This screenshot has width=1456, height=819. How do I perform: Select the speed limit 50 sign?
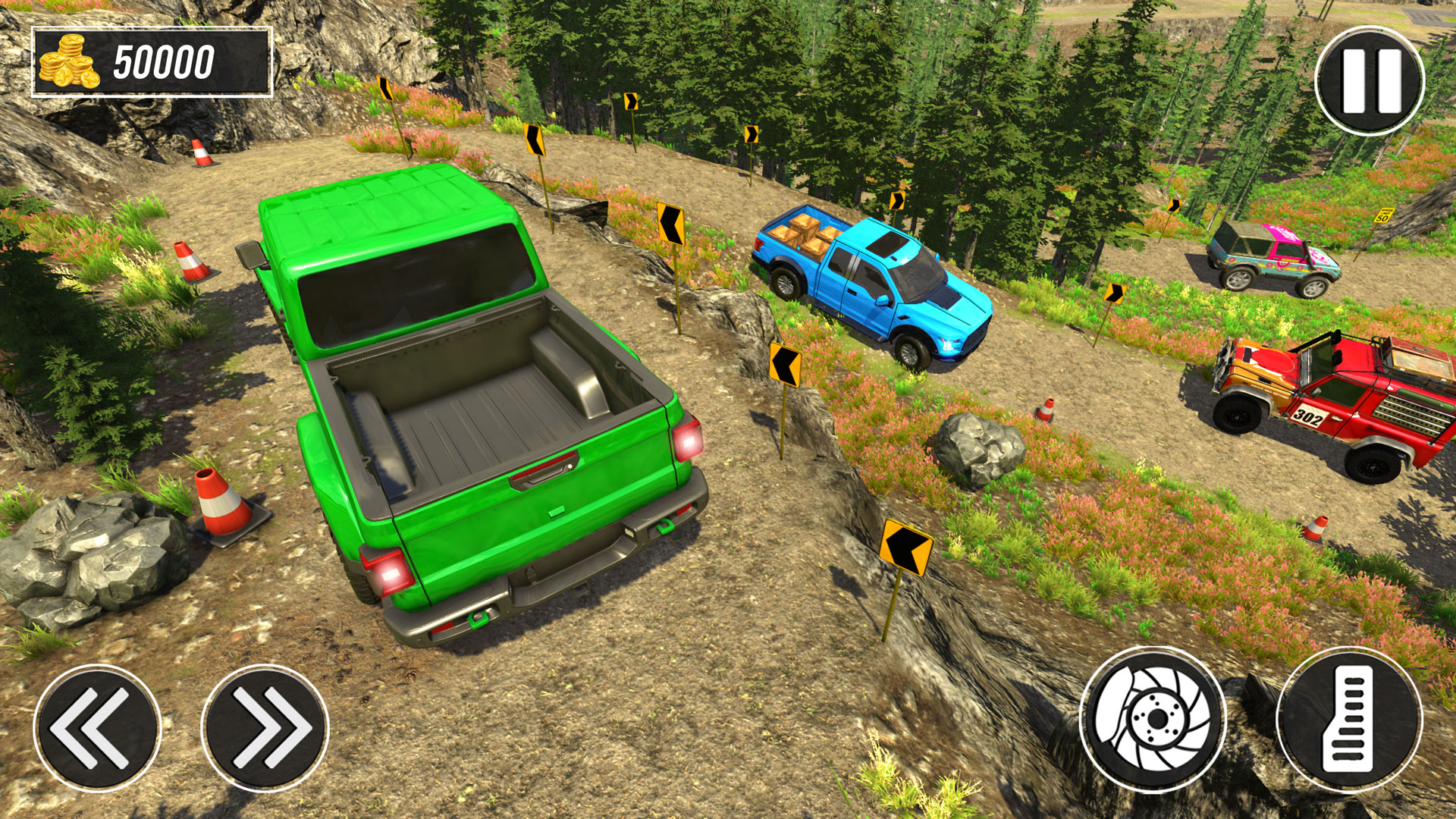point(1383,216)
